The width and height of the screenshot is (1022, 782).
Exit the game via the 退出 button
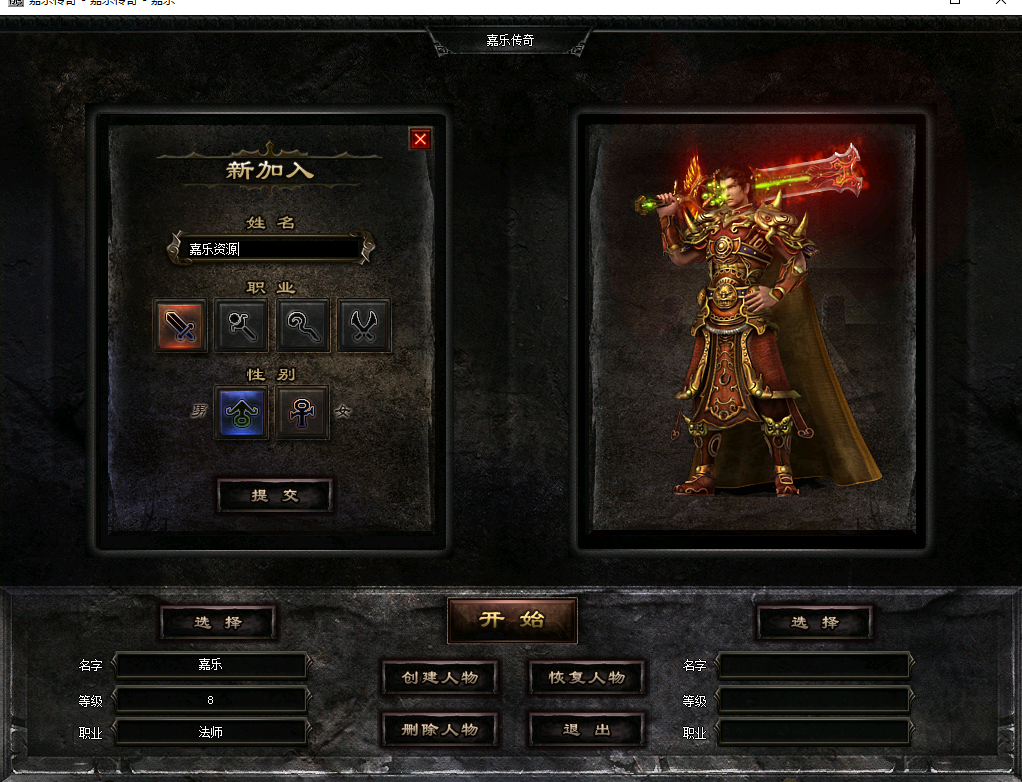coord(586,729)
